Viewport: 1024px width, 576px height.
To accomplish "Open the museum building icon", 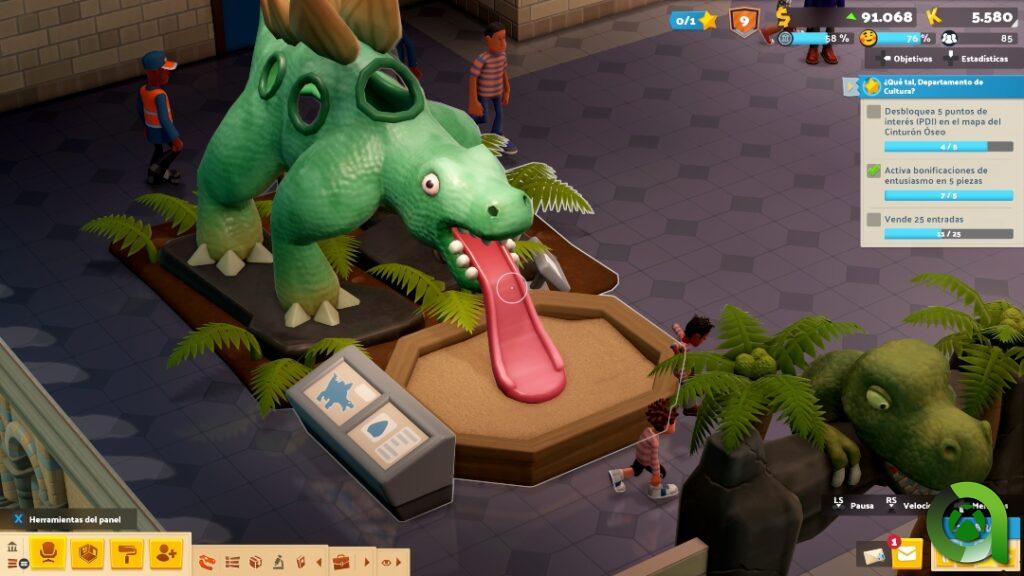I will click(12, 547).
